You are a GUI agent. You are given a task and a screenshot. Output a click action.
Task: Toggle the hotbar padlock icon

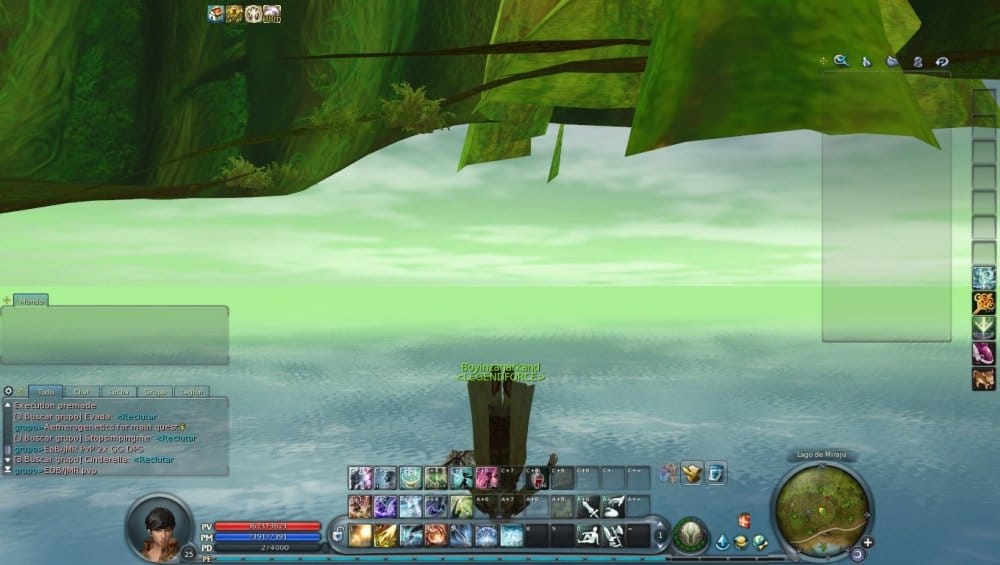tap(338, 533)
